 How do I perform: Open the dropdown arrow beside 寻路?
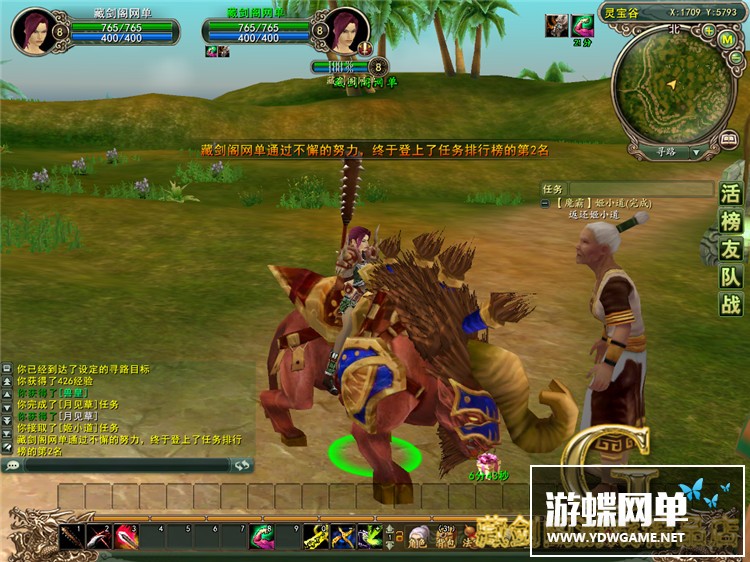tap(695, 153)
